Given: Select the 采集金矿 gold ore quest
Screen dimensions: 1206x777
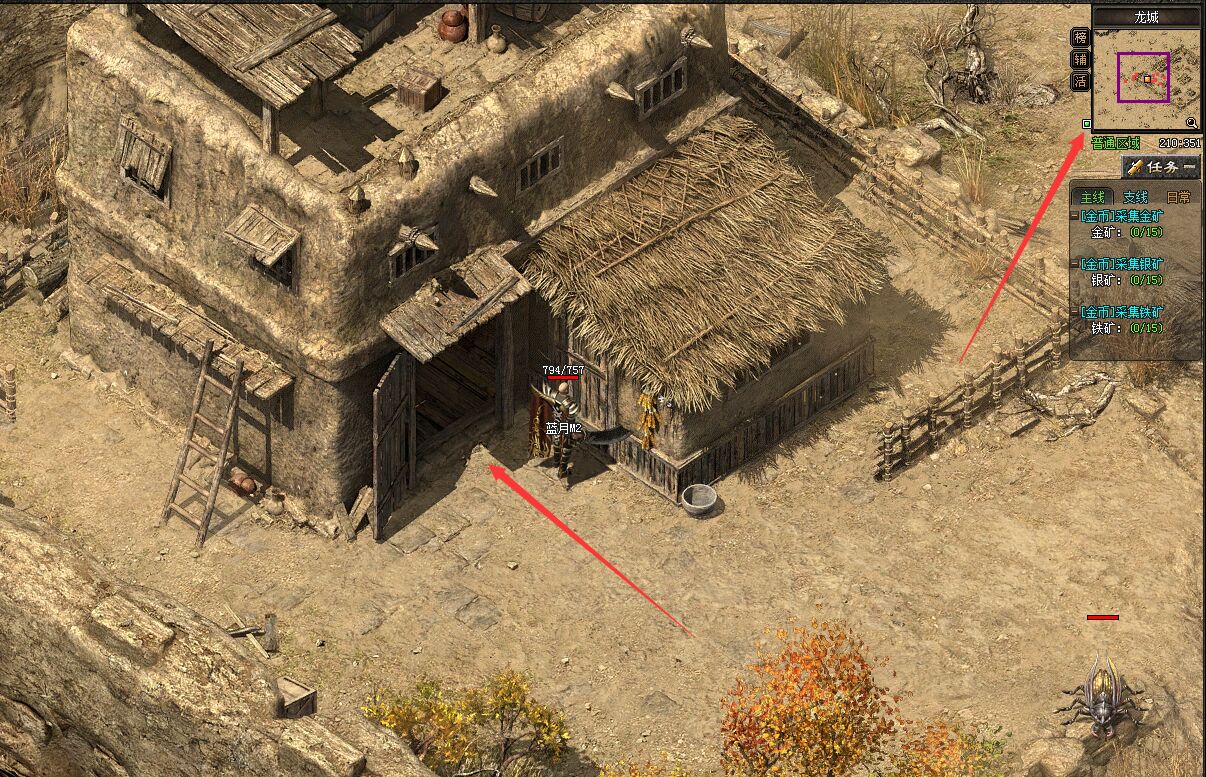Looking at the screenshot, I should coord(1122,216).
